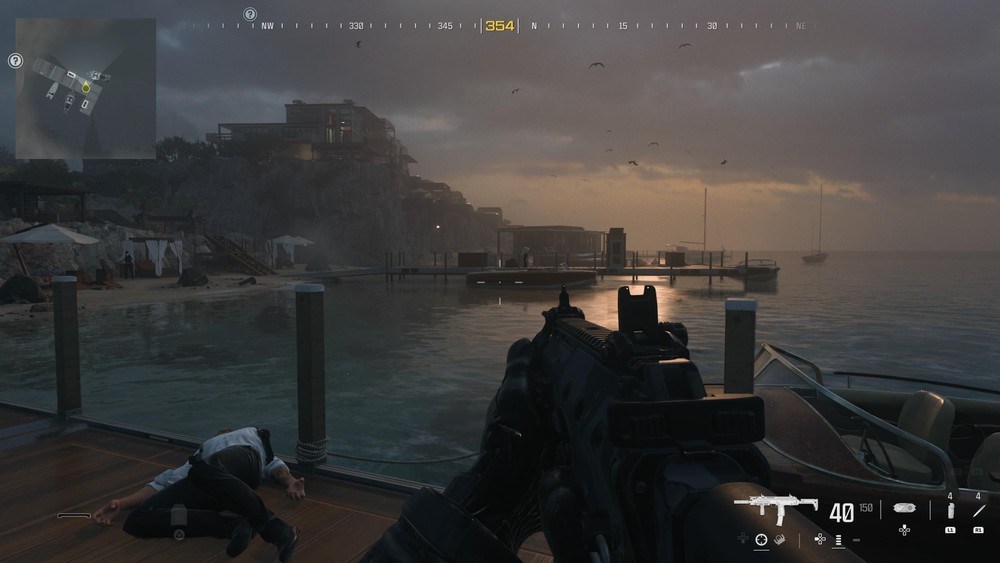Activate the field upgrade capsule icon
1000x563 pixels.
pyautogui.click(x=905, y=508)
